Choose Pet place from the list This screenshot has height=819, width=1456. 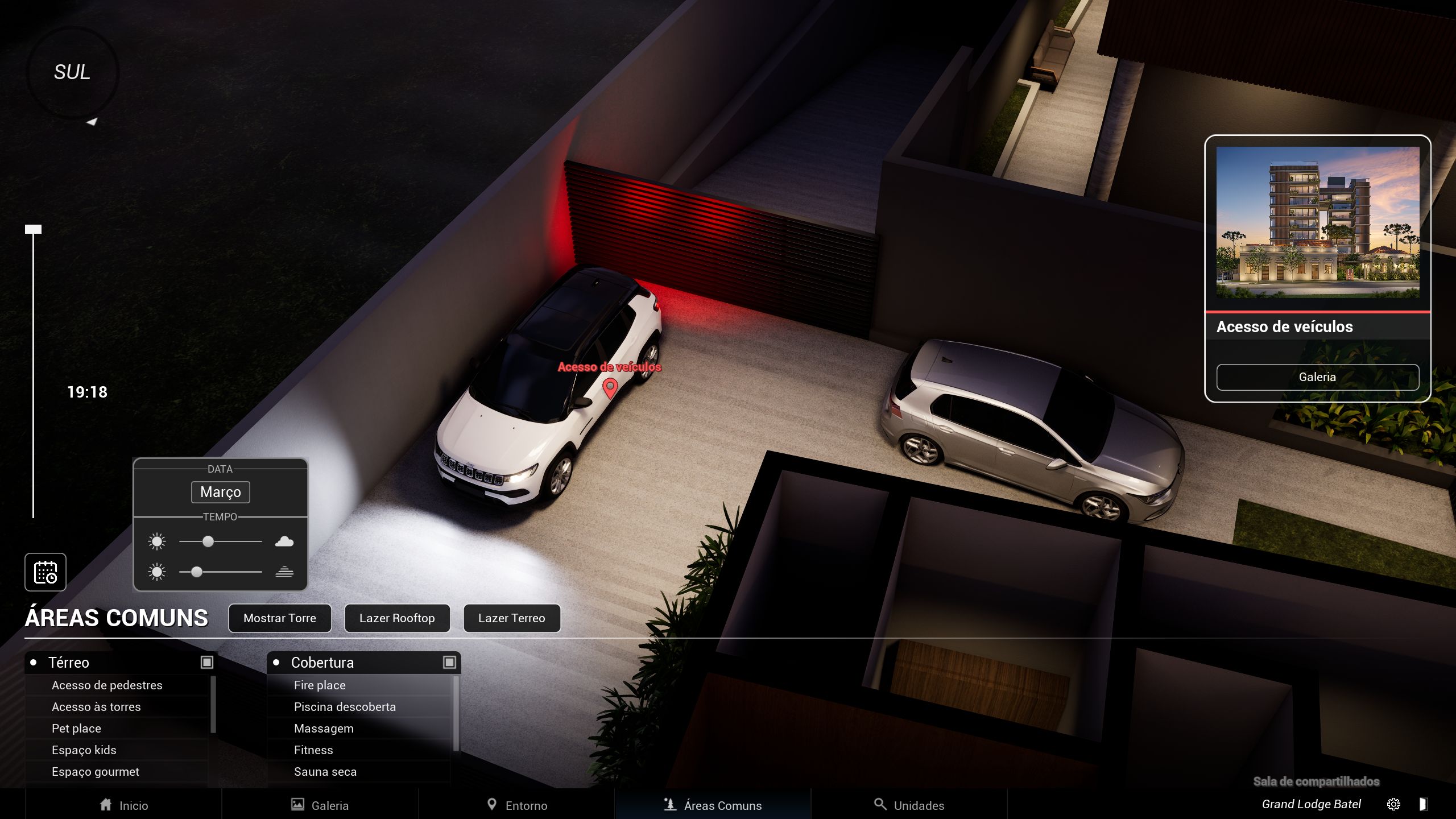[76, 729]
